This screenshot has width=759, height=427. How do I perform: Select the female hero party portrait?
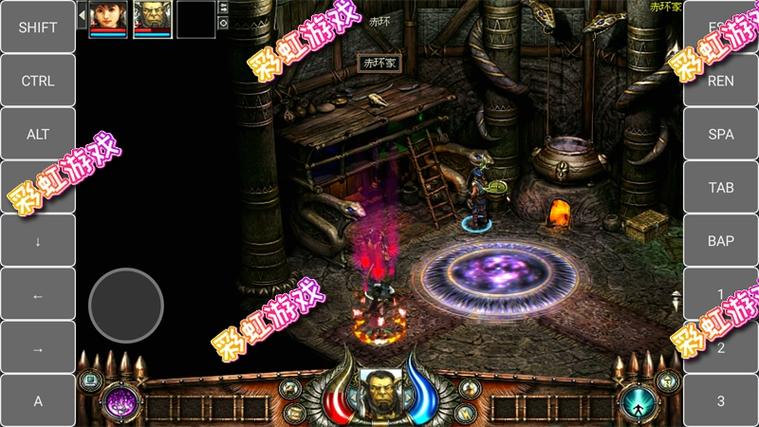pyautogui.click(x=108, y=17)
